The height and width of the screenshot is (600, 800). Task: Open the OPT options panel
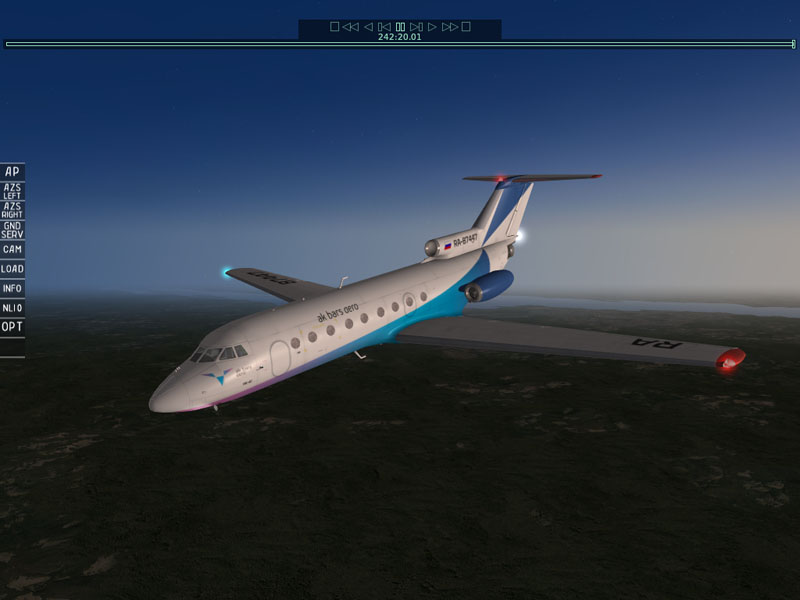(x=12, y=326)
